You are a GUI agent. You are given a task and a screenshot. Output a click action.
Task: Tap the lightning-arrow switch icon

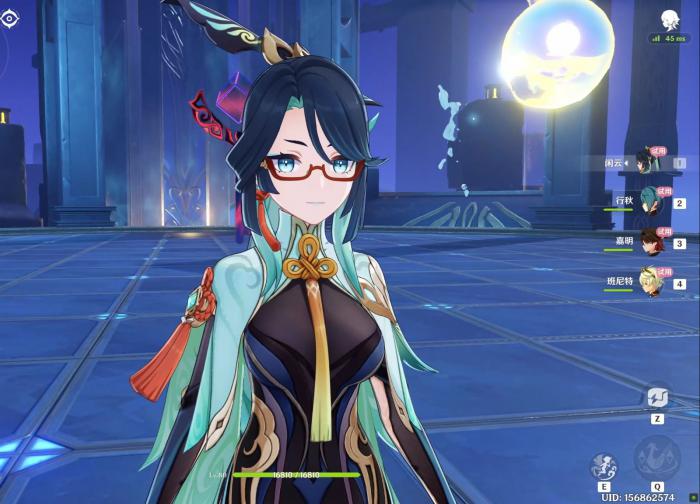click(x=657, y=398)
